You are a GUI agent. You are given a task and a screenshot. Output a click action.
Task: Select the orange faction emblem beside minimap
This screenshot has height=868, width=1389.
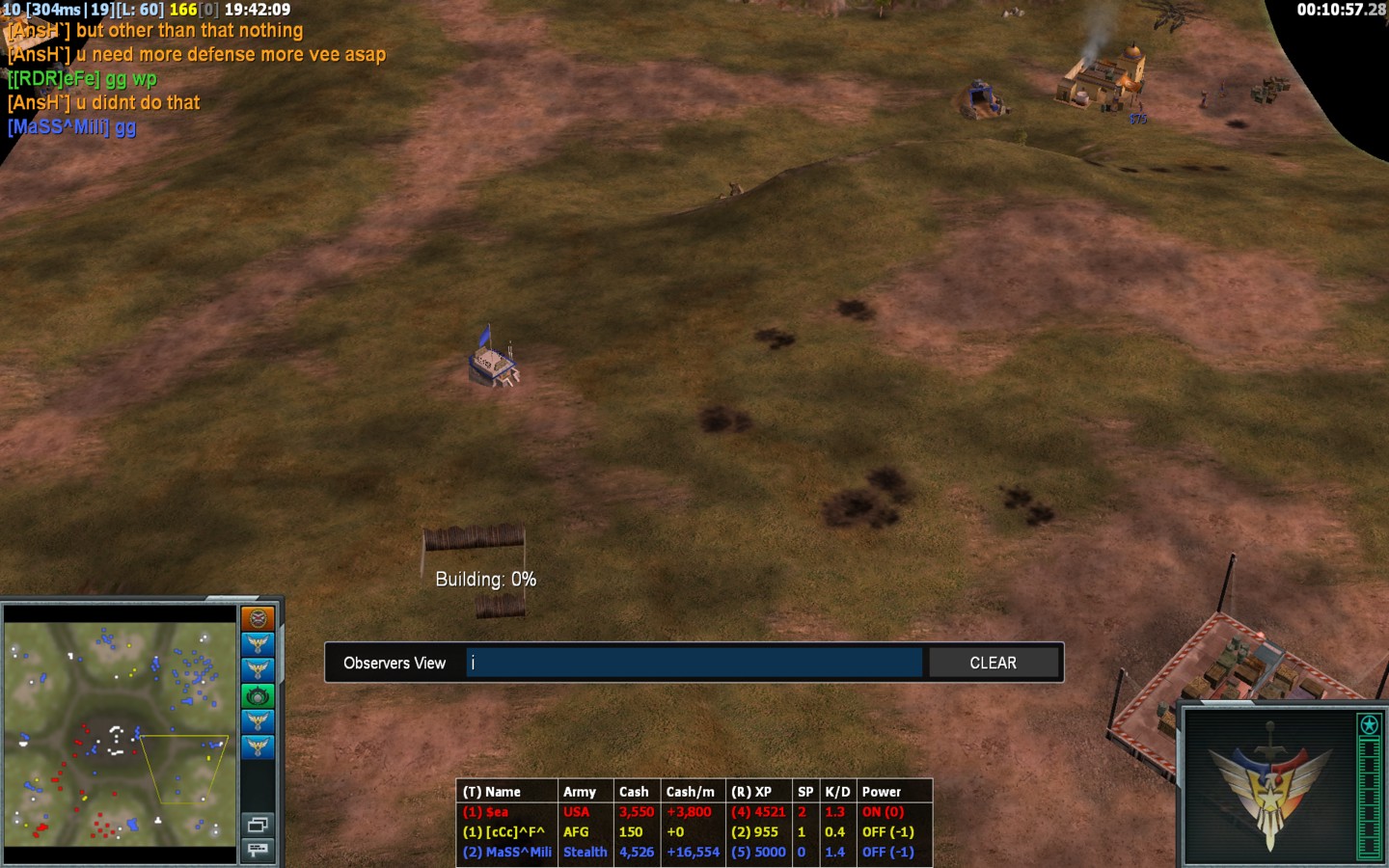(258, 619)
